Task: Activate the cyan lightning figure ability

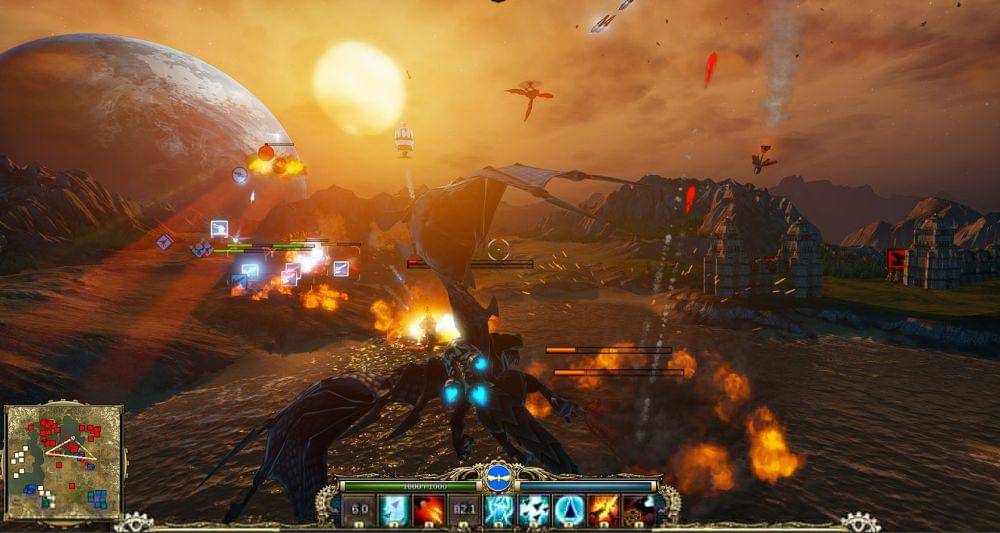Action: point(499,510)
